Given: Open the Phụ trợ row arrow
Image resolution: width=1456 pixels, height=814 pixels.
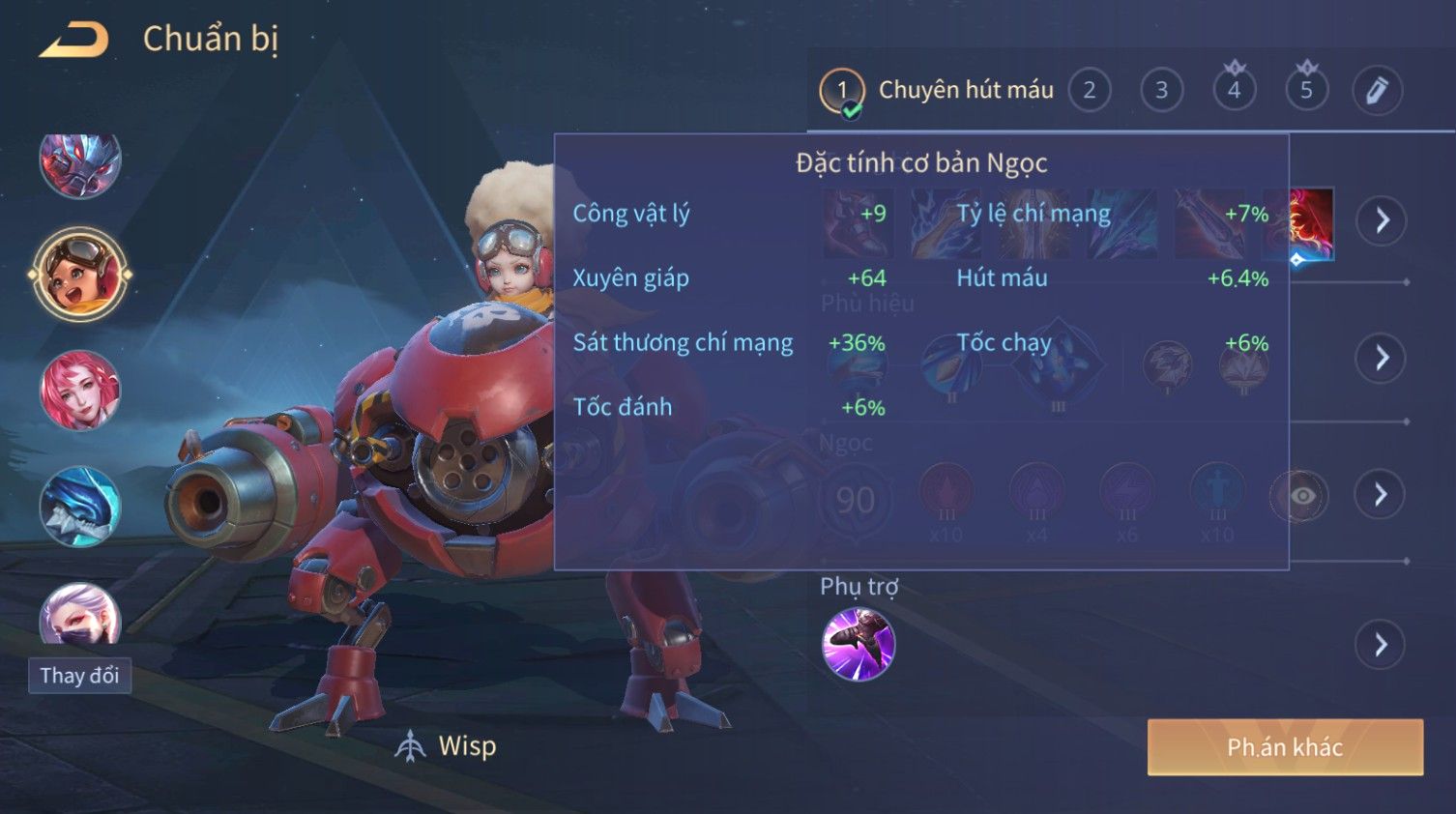Looking at the screenshot, I should [1381, 645].
